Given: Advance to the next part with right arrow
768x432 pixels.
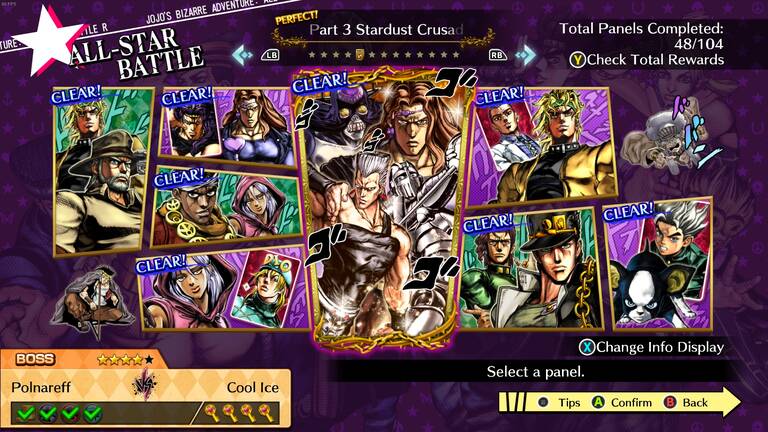Looking at the screenshot, I should point(526,54).
